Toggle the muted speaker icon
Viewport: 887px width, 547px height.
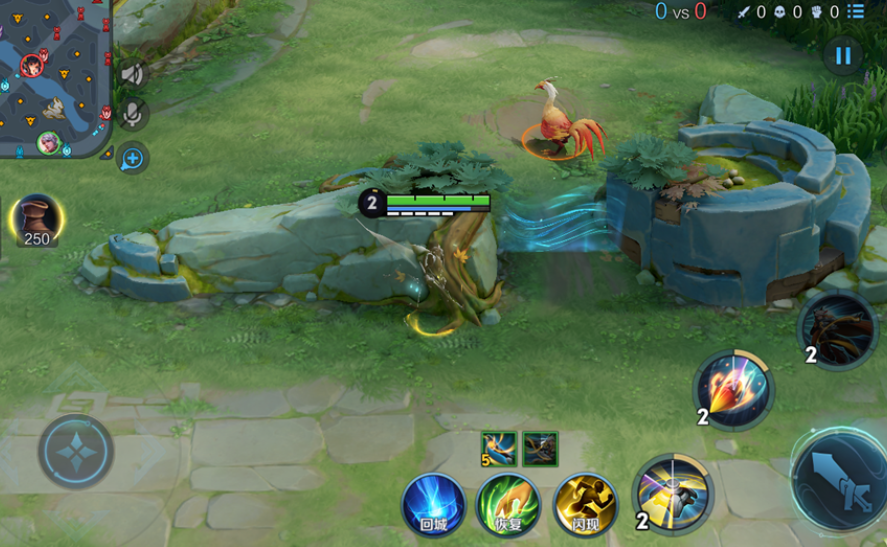coord(132,74)
